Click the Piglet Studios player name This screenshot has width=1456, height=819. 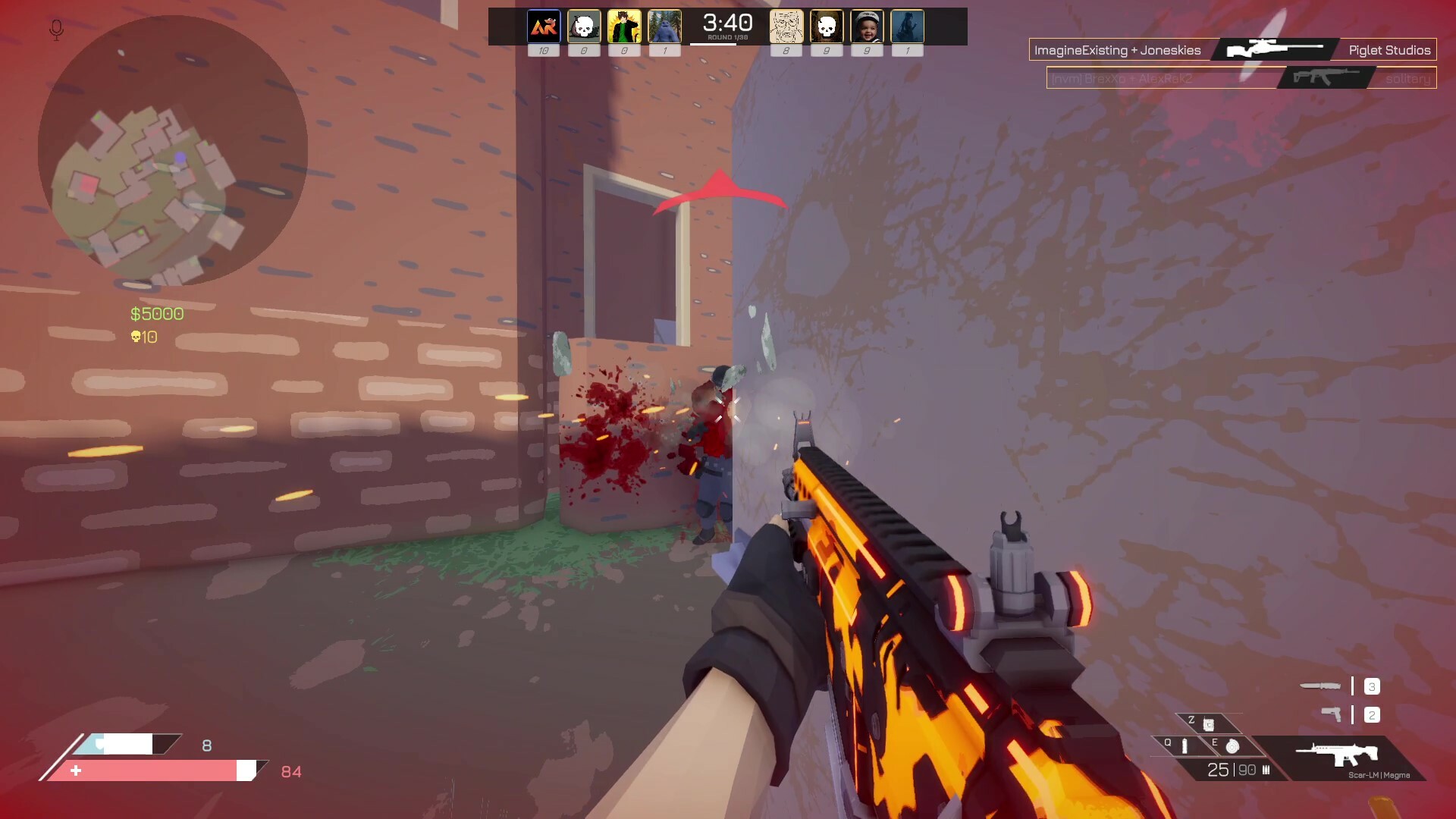1389,49
